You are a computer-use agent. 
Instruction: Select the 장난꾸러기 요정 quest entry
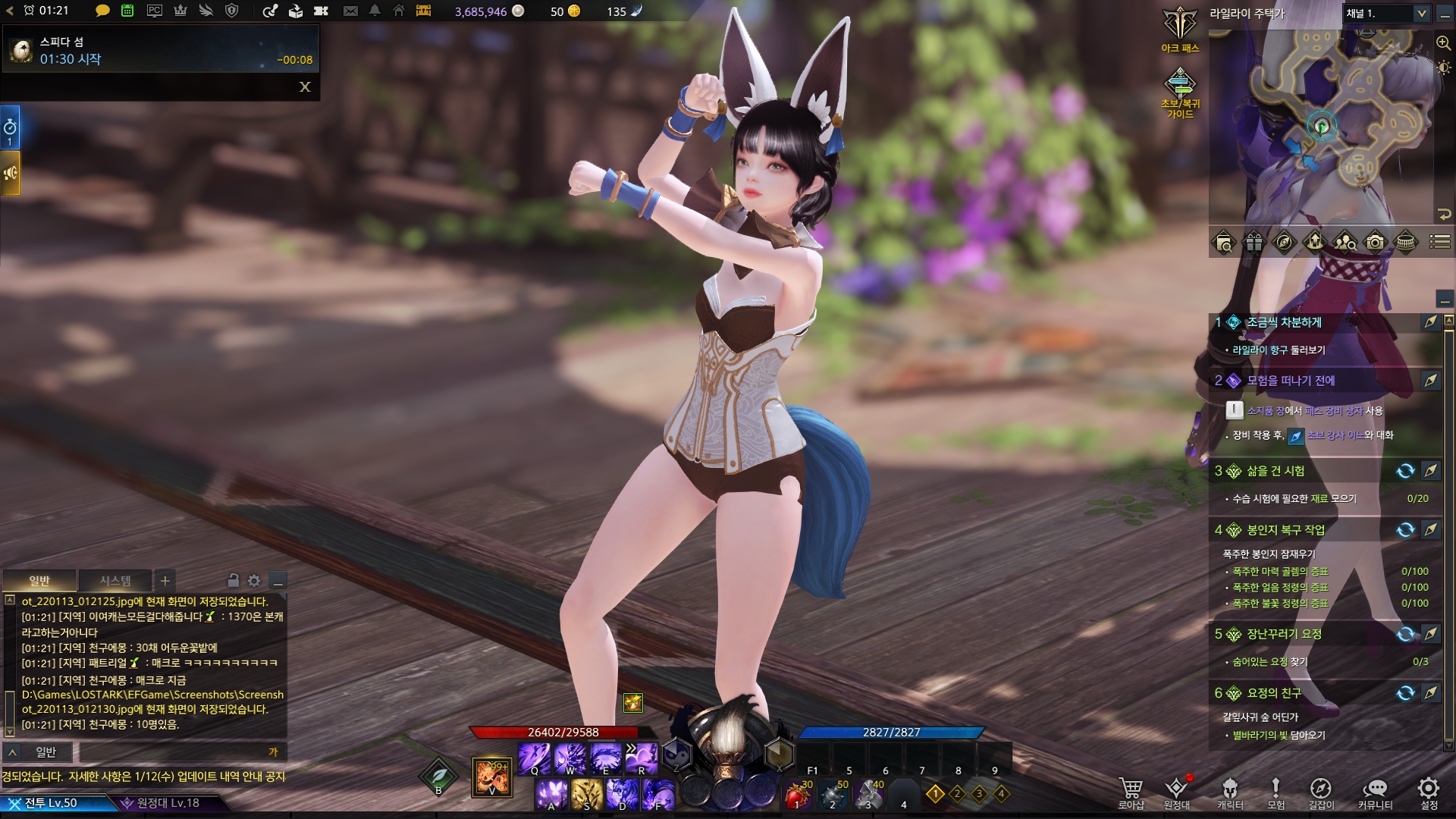(x=1284, y=634)
